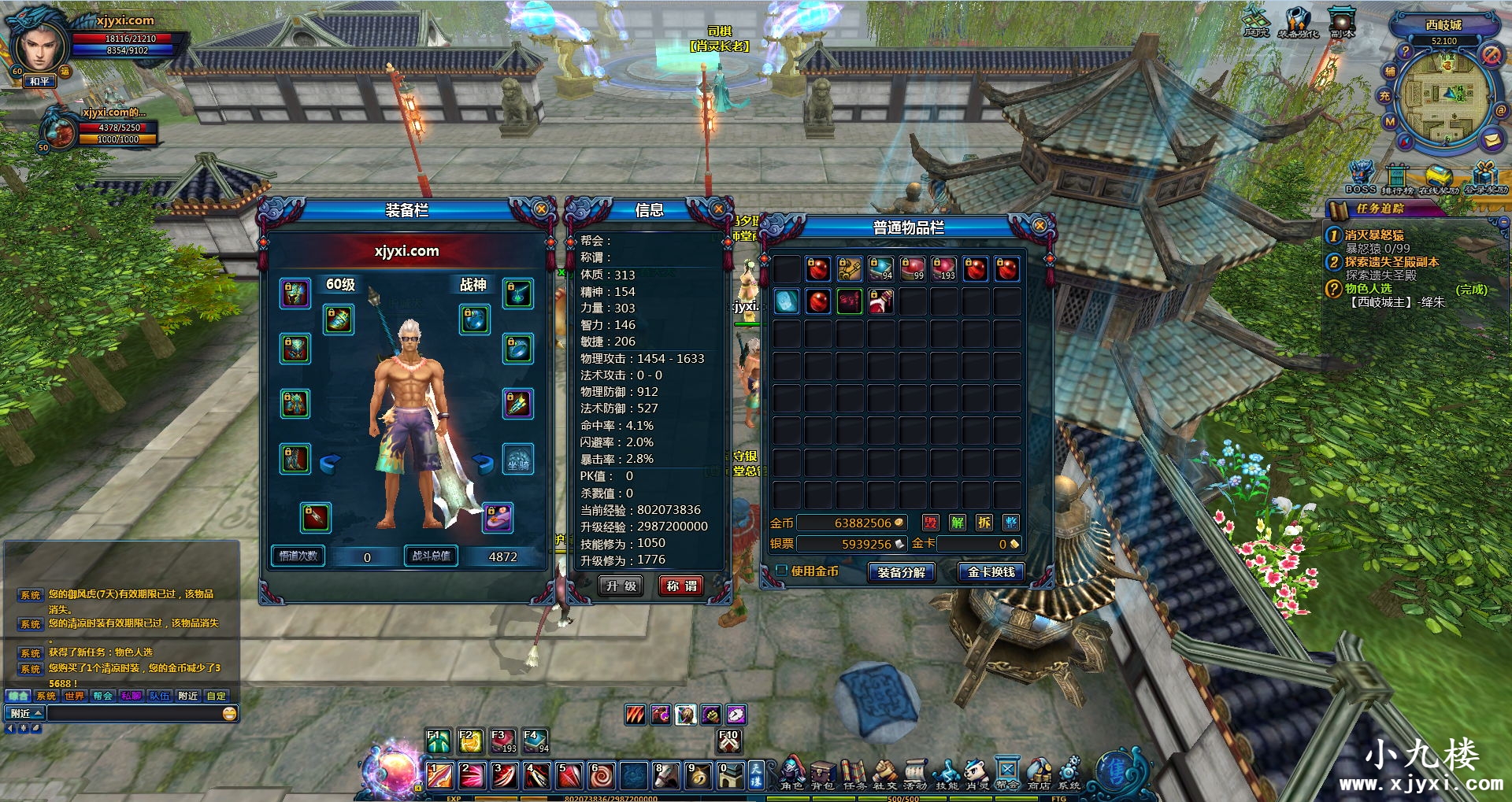
Task: Open the 排行榜 ranking board icon
Action: (1397, 178)
